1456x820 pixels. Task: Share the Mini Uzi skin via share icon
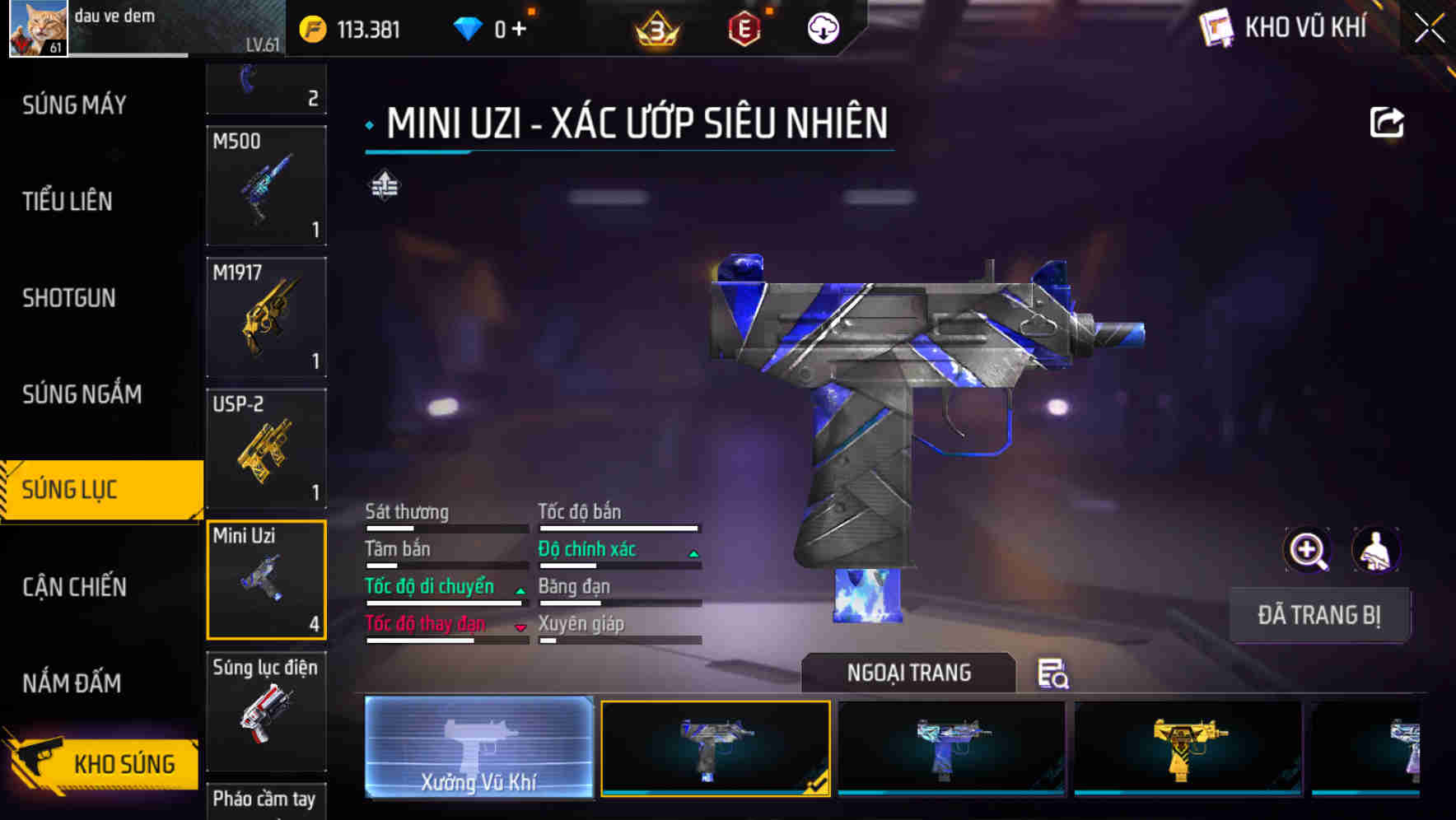(1387, 122)
